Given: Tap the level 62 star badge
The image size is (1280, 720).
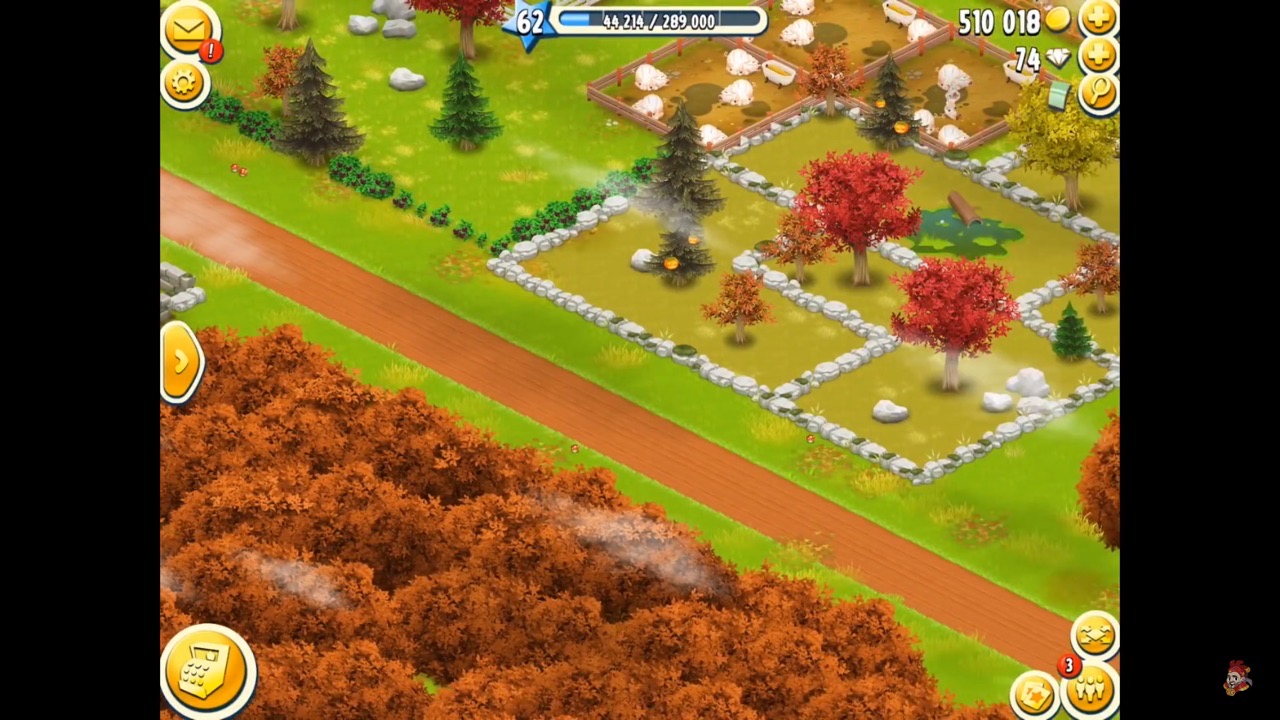Looking at the screenshot, I should click(529, 22).
